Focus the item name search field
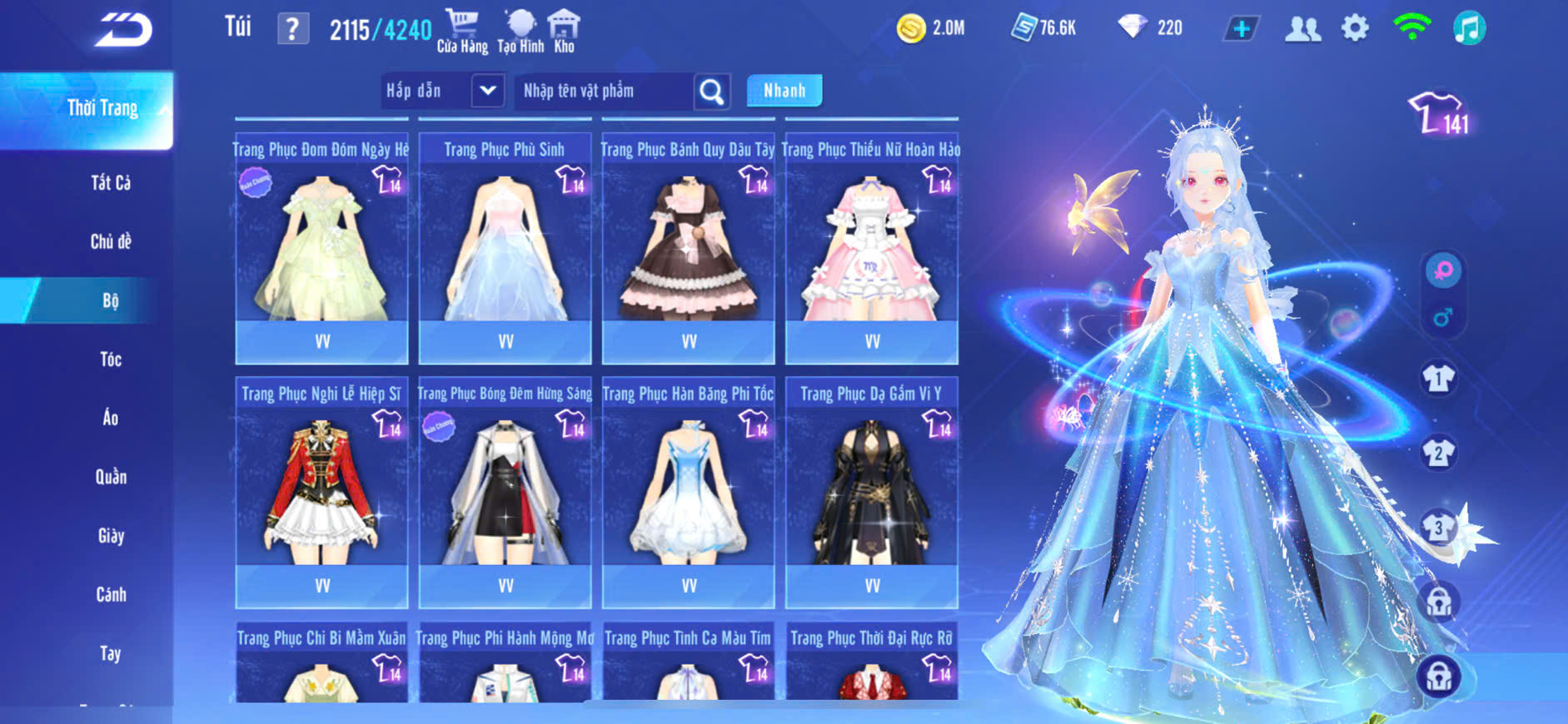The height and width of the screenshot is (724, 1568). [x=604, y=91]
